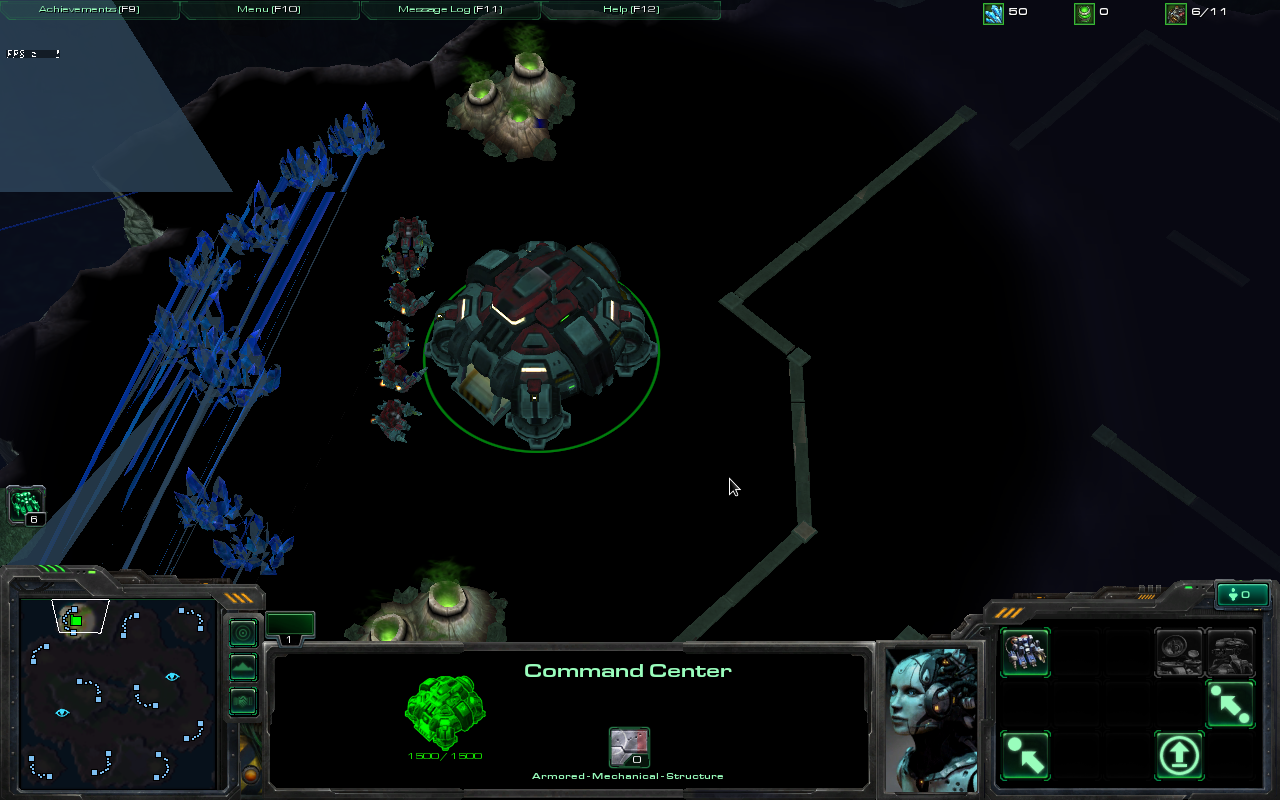Click the adjutant portrait
Image resolution: width=1280 pixels, height=800 pixels.
point(932,720)
